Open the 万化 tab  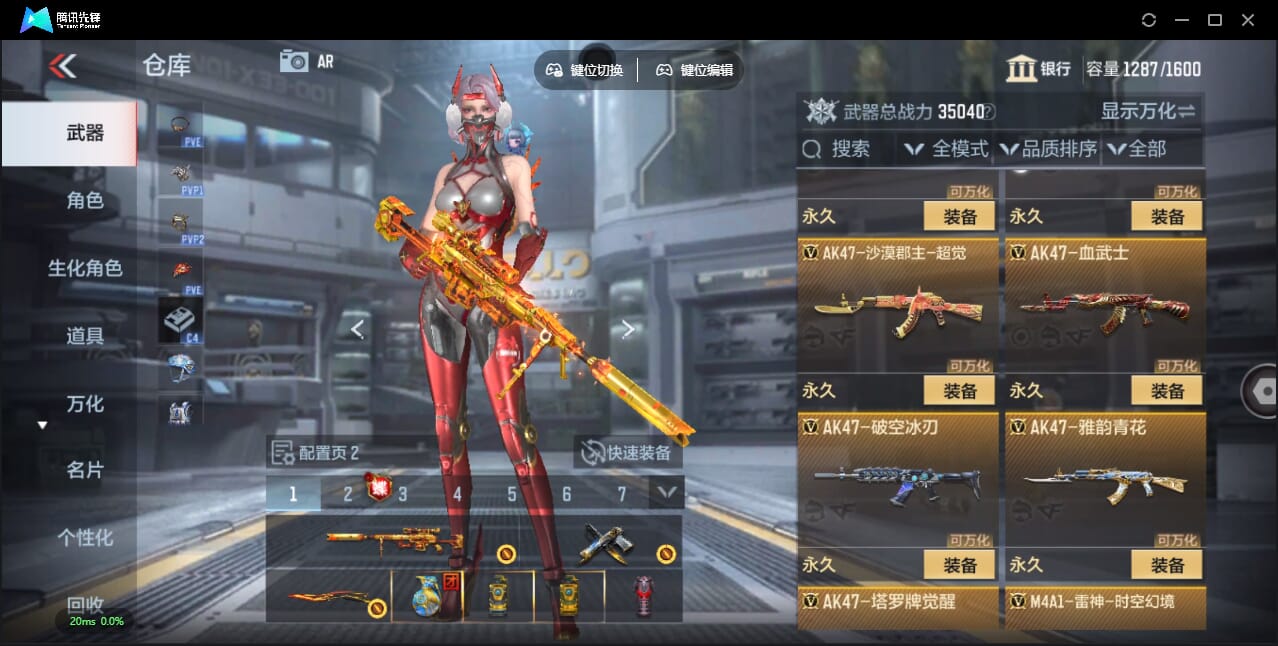coord(85,404)
